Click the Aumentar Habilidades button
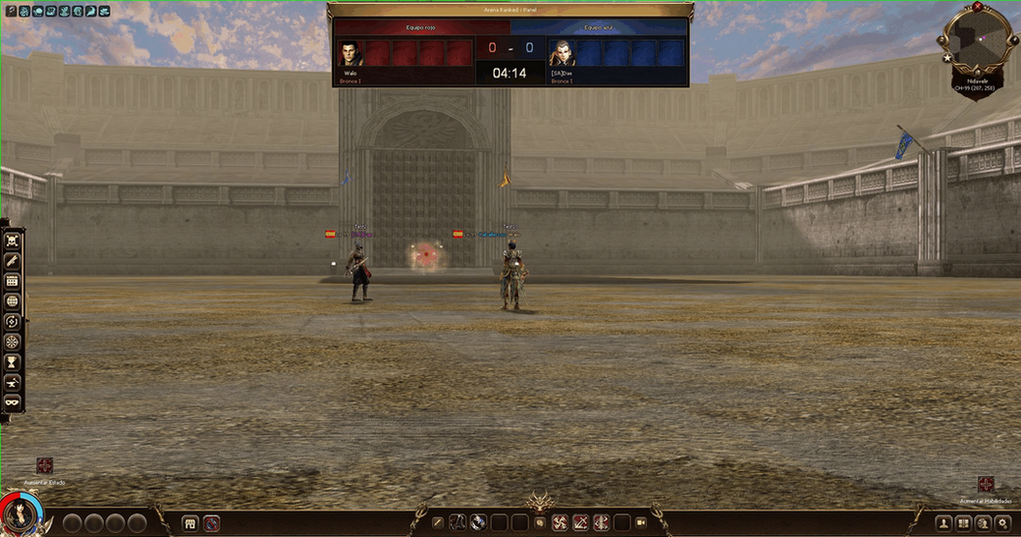 986,484
